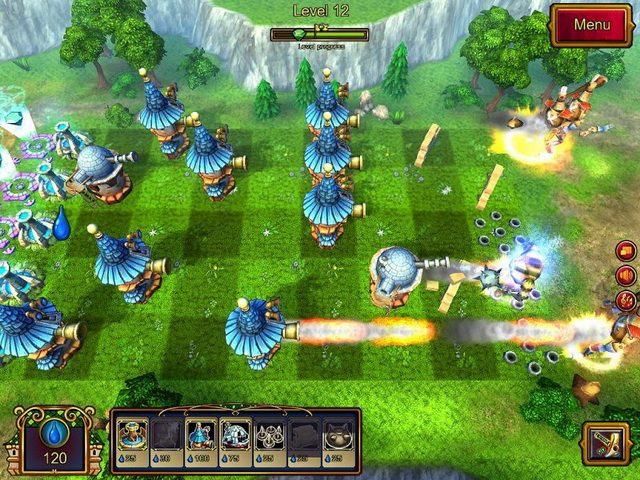Activate the pickaxe remove-tower tool
The height and width of the screenshot is (480, 640).
pos(607,444)
